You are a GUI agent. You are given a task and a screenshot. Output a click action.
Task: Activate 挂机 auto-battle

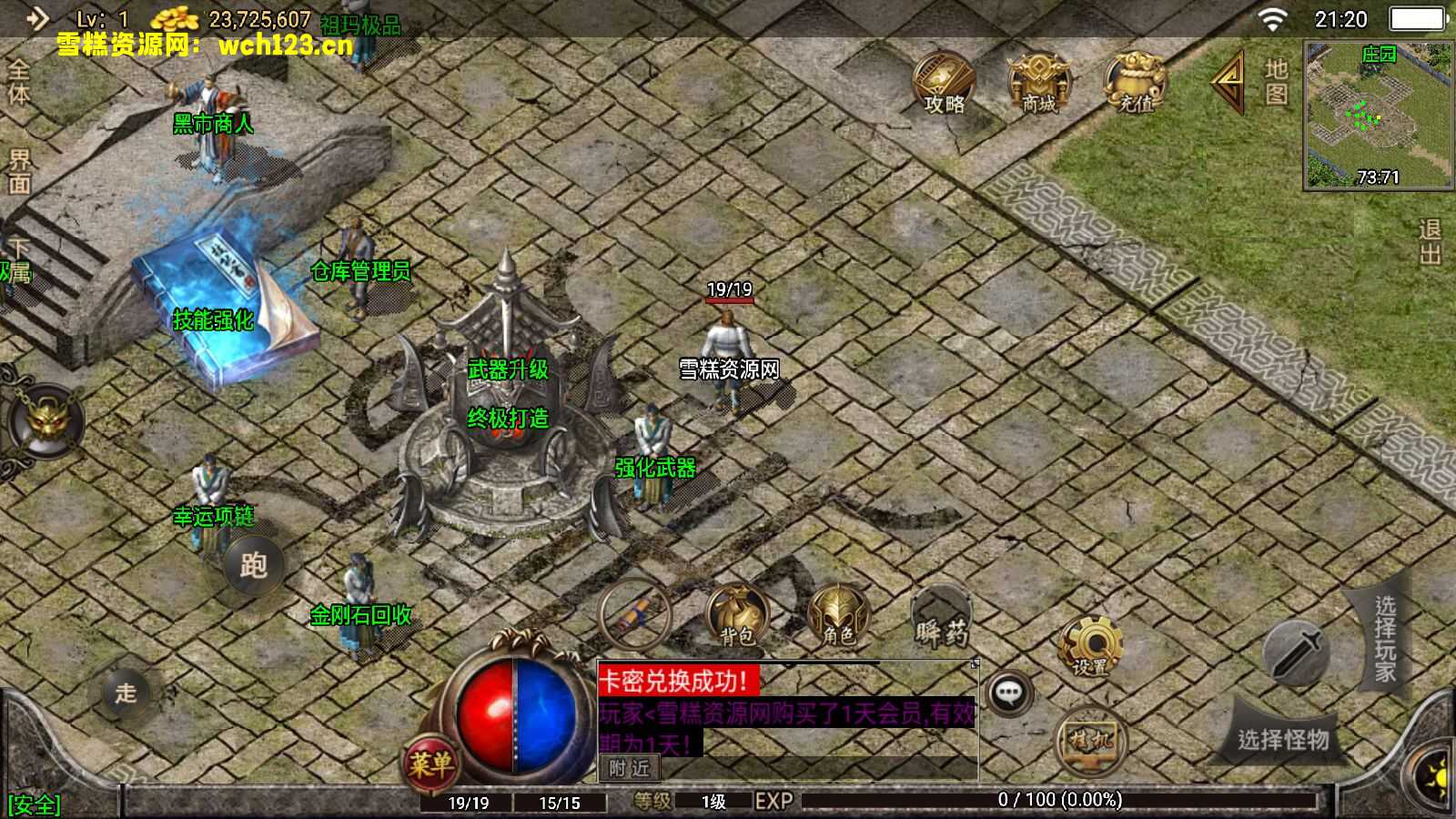[1090, 739]
